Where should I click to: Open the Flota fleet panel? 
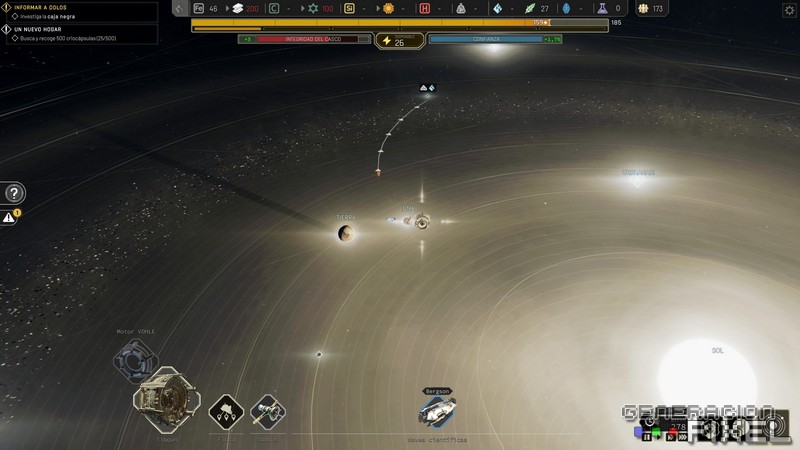226,411
